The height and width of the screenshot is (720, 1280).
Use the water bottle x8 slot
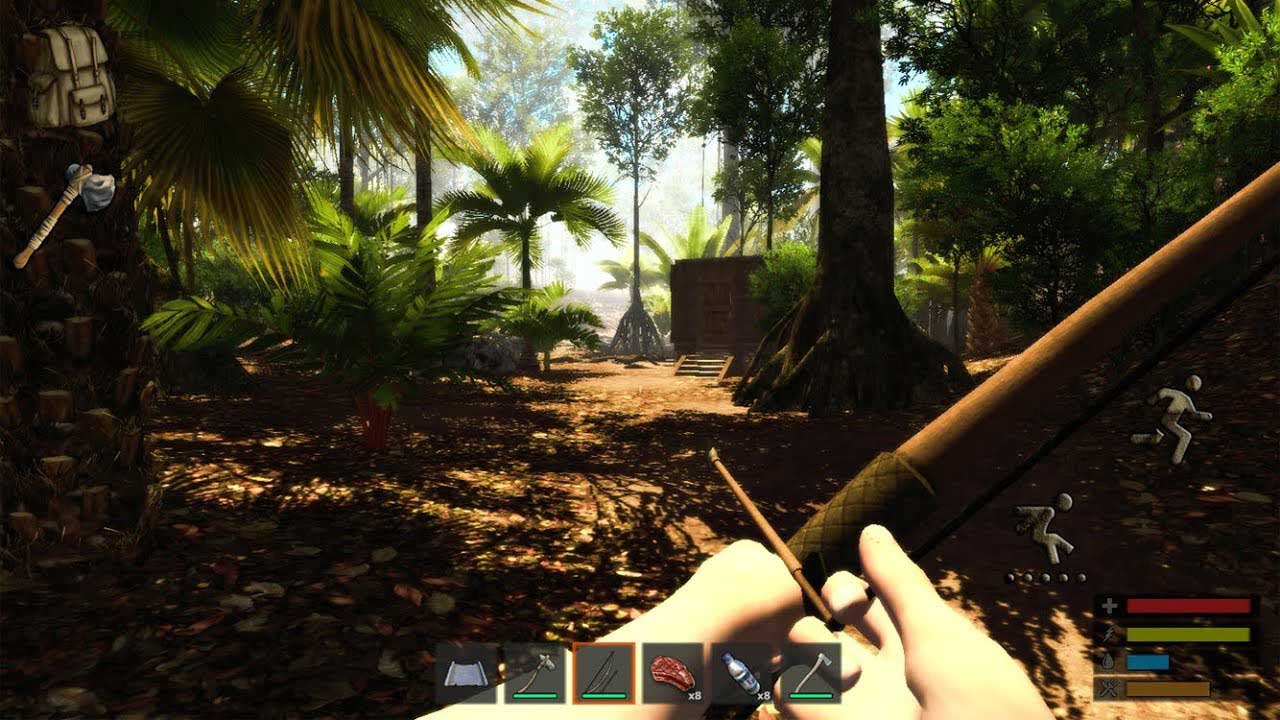742,673
